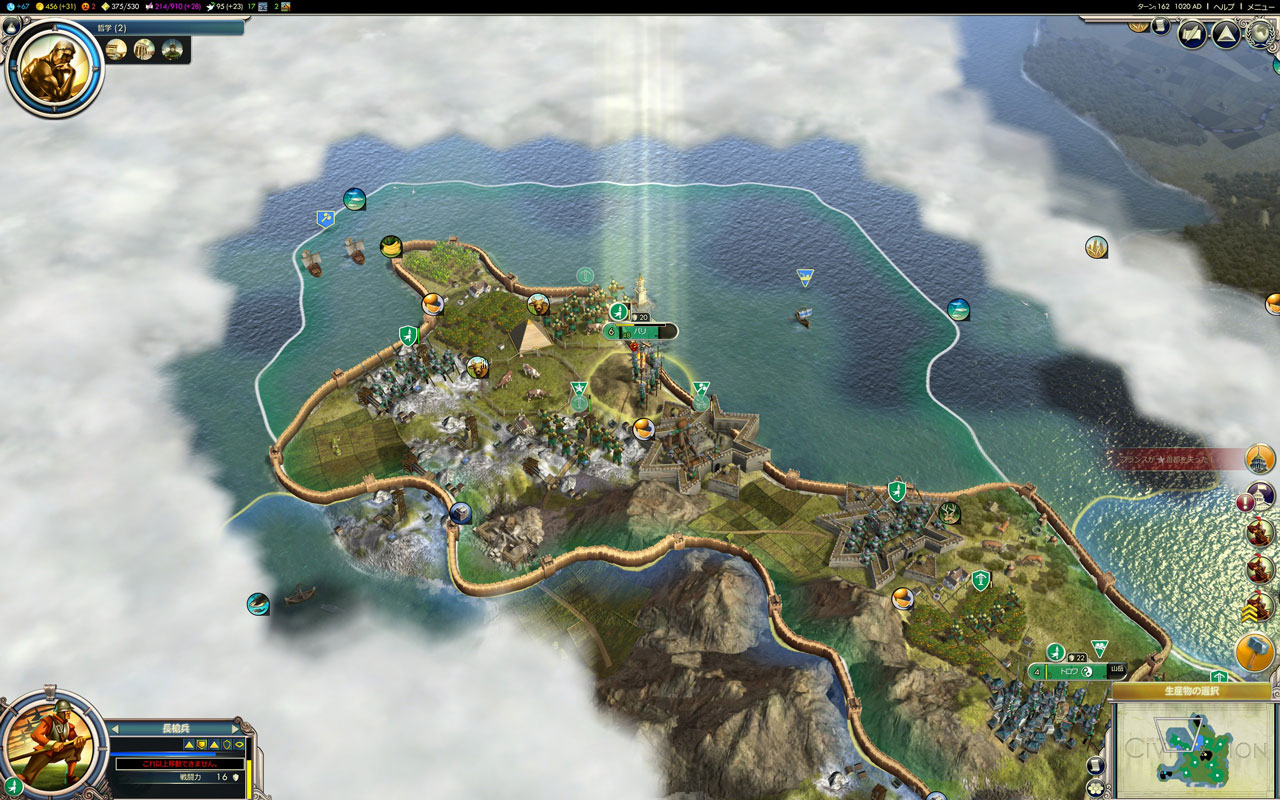
Task: Open the advisors button with the map scroll
Action: (1192, 35)
